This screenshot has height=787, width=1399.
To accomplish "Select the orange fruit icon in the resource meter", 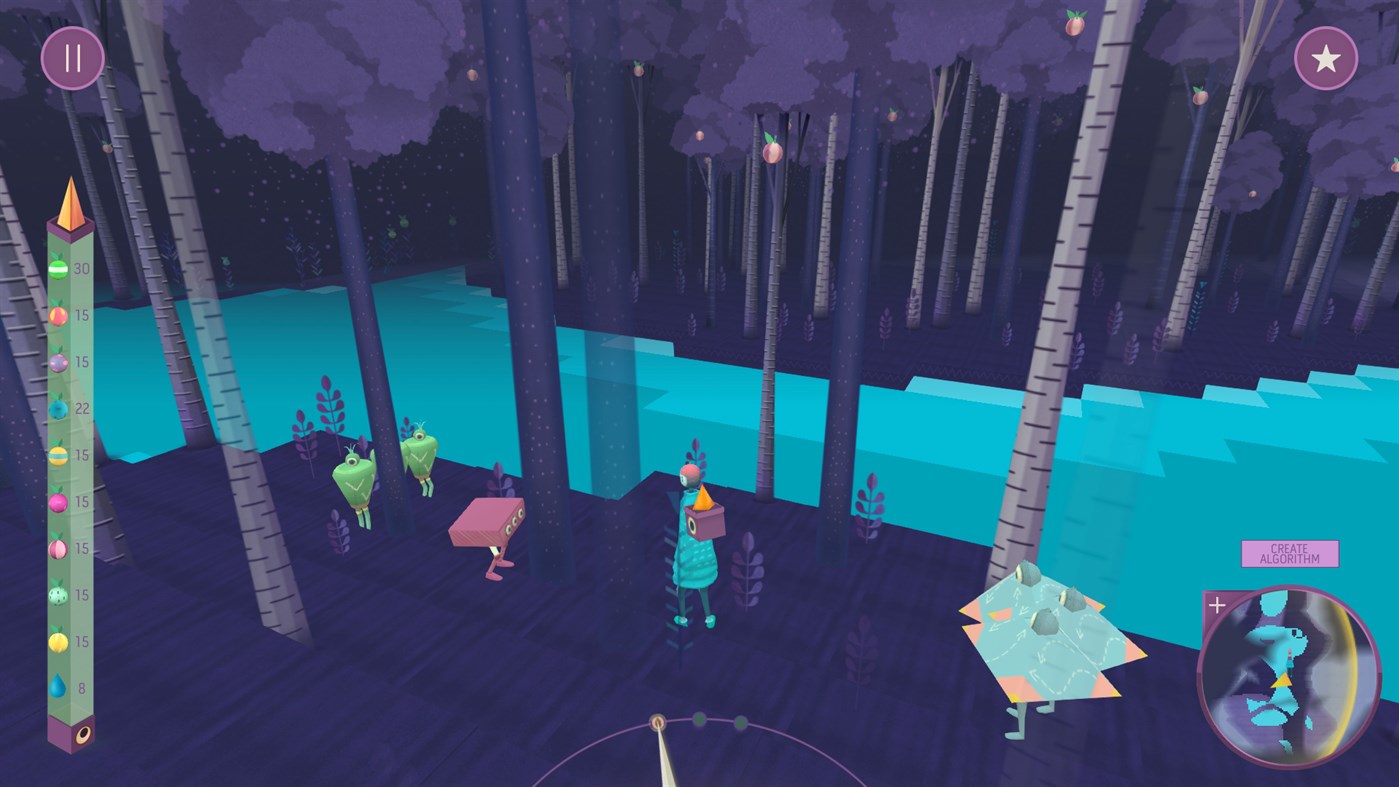I will (57, 315).
